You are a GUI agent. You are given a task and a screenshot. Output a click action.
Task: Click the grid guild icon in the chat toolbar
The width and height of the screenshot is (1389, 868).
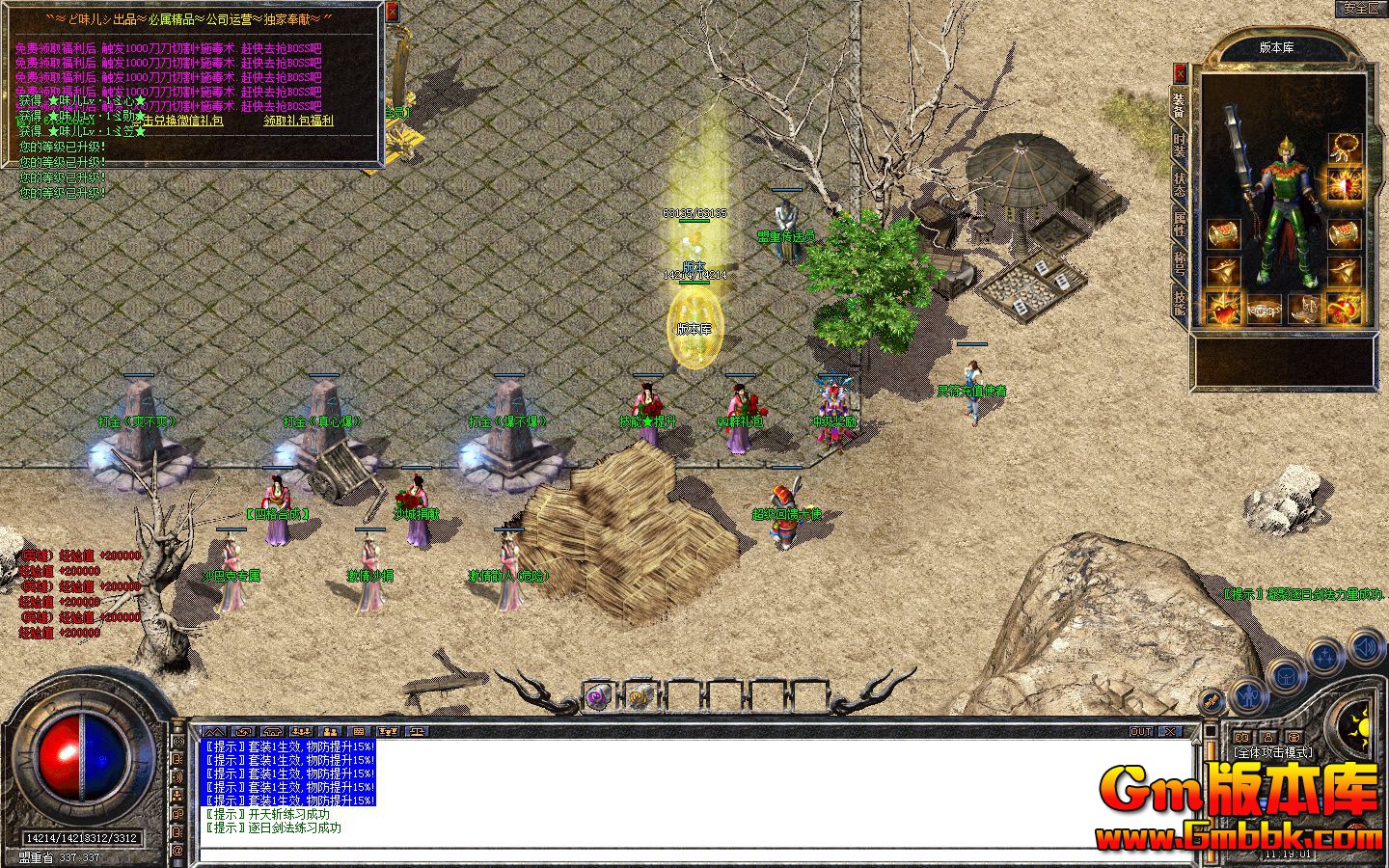point(359,731)
